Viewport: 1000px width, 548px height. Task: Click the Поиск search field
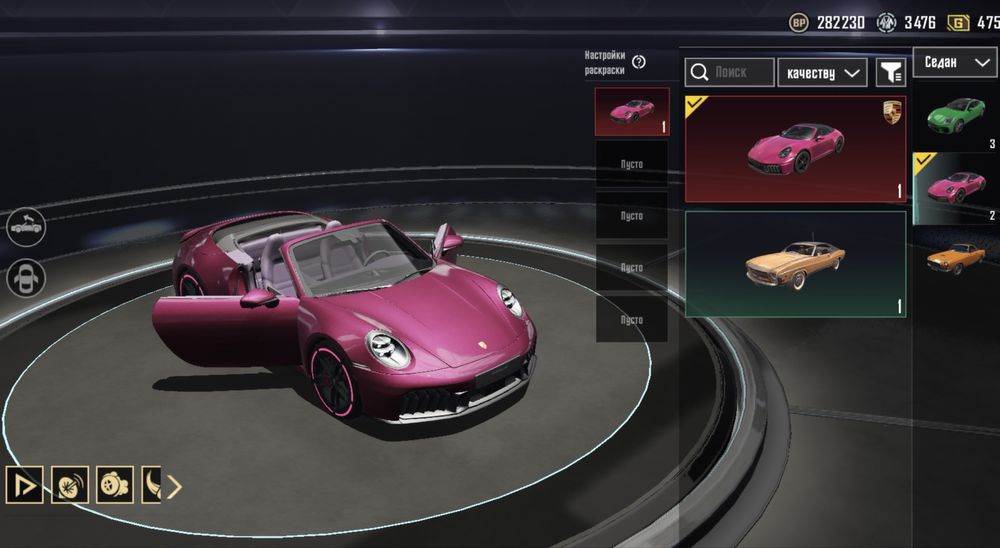pos(730,72)
